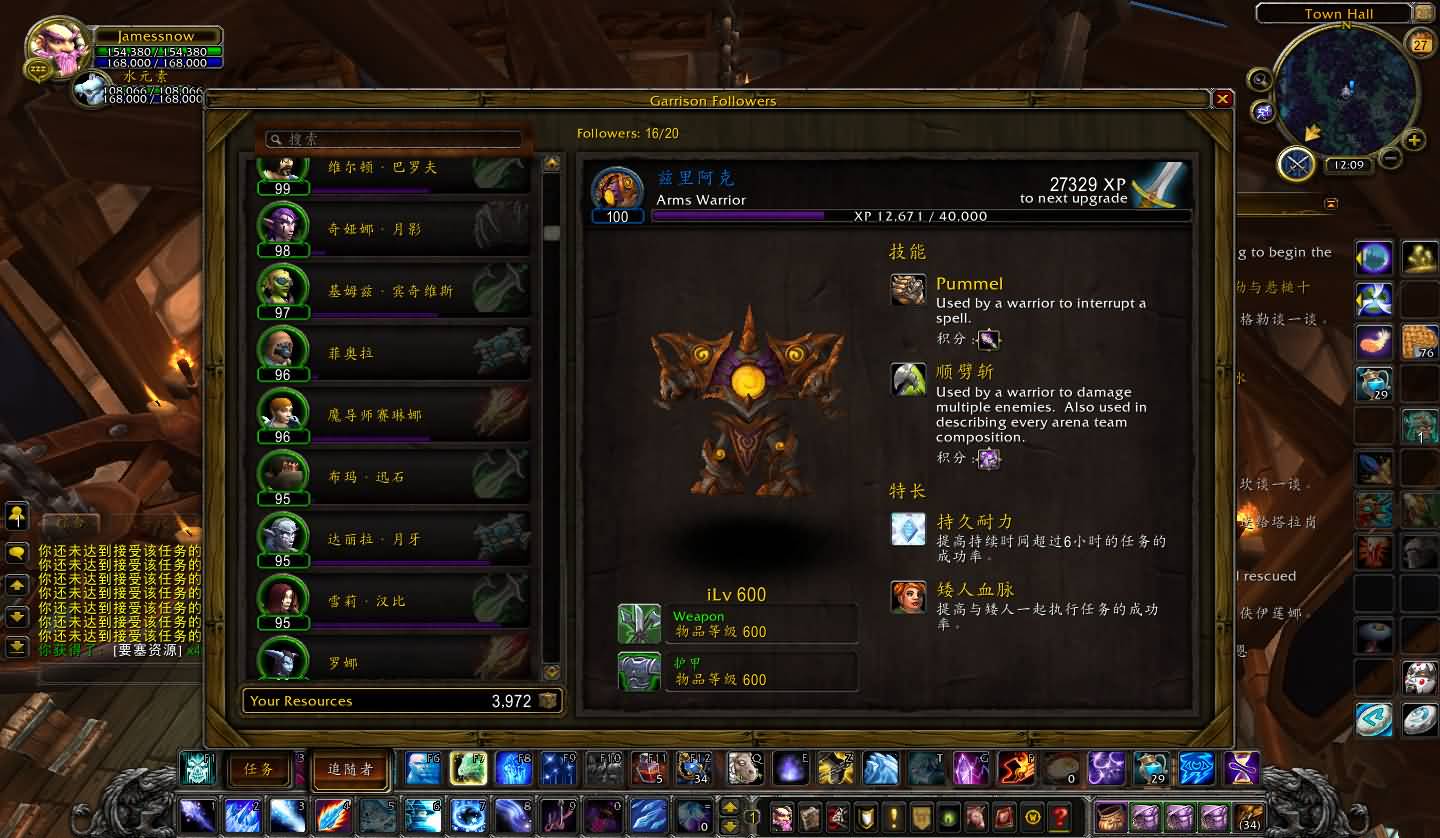Choose the follower 基姆兹·宾奇维斯

(393, 291)
